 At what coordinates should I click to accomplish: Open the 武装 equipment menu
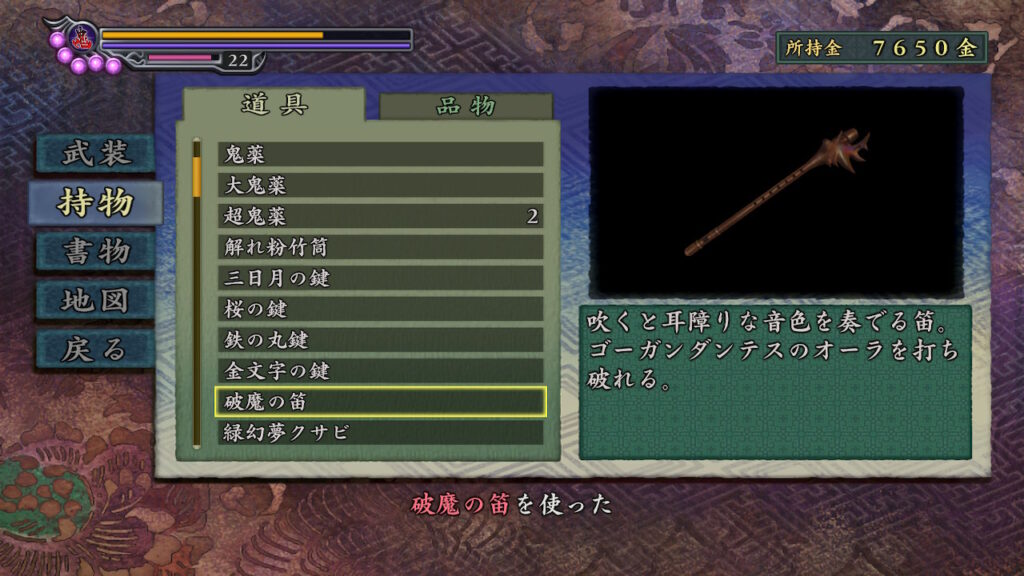[96, 153]
